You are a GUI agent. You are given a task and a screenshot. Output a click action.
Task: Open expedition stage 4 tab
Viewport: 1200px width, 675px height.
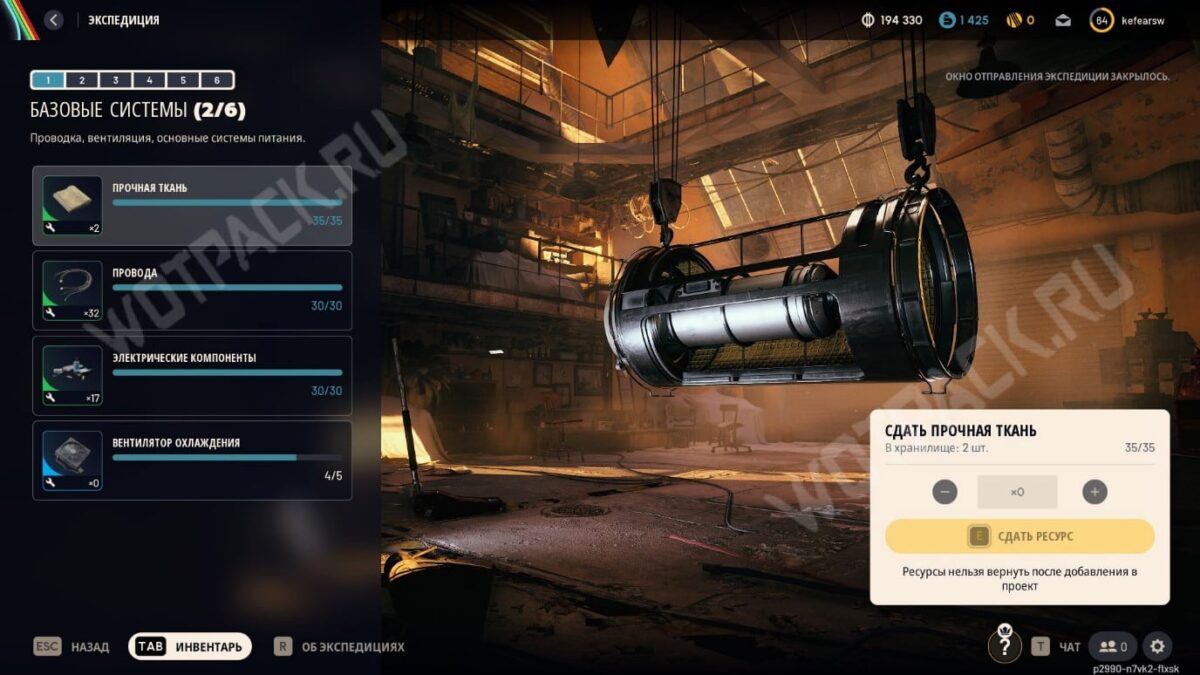click(x=149, y=80)
